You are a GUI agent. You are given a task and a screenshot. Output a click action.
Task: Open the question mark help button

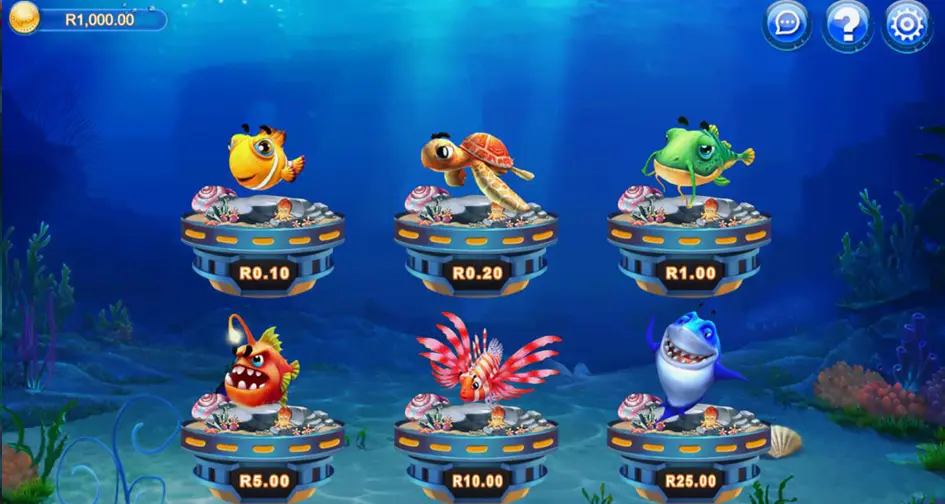847,24
